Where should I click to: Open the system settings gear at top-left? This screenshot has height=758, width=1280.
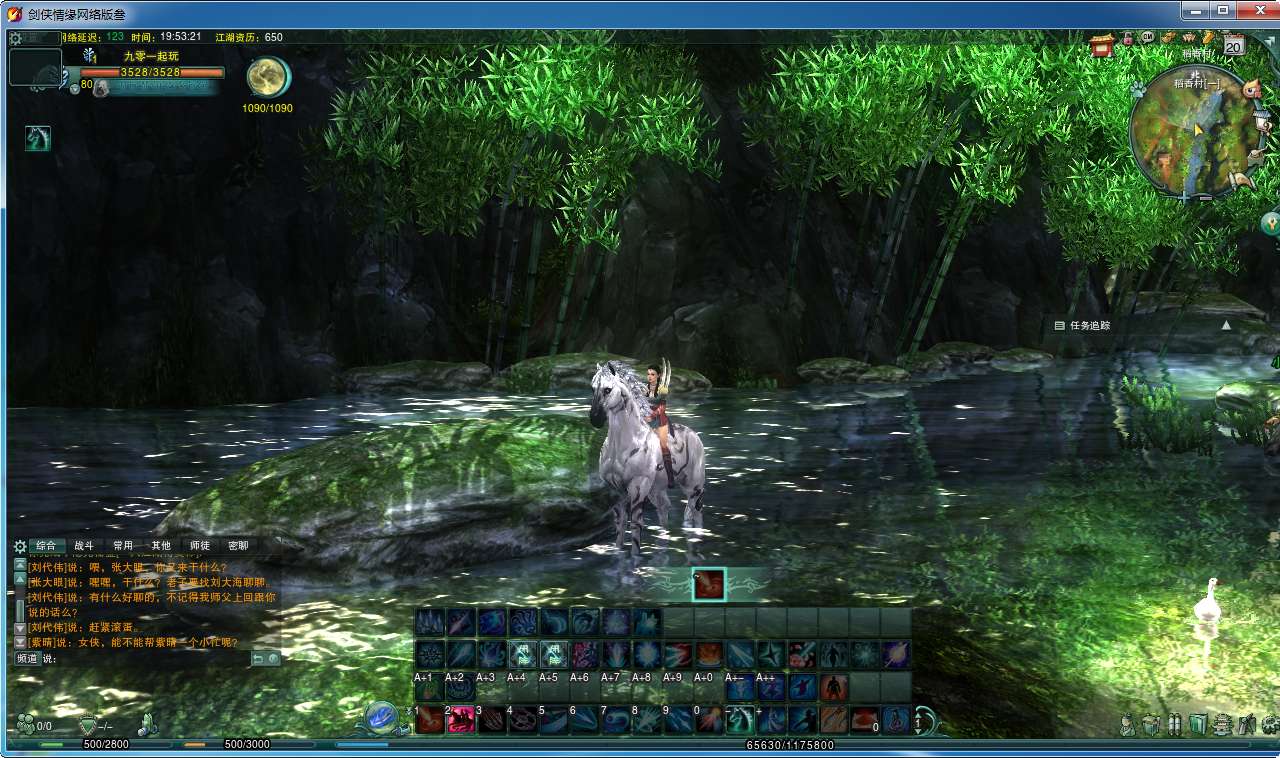pyautogui.click(x=15, y=38)
